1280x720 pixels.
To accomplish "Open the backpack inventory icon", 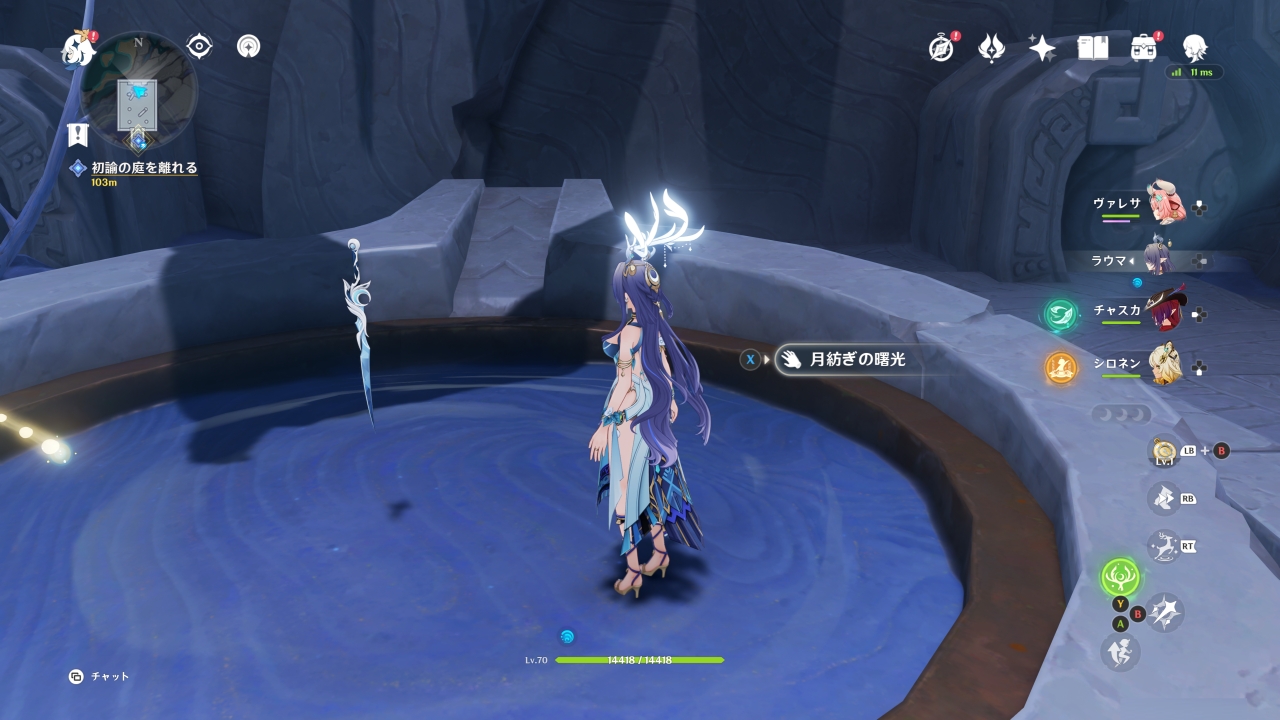I will [1144, 47].
